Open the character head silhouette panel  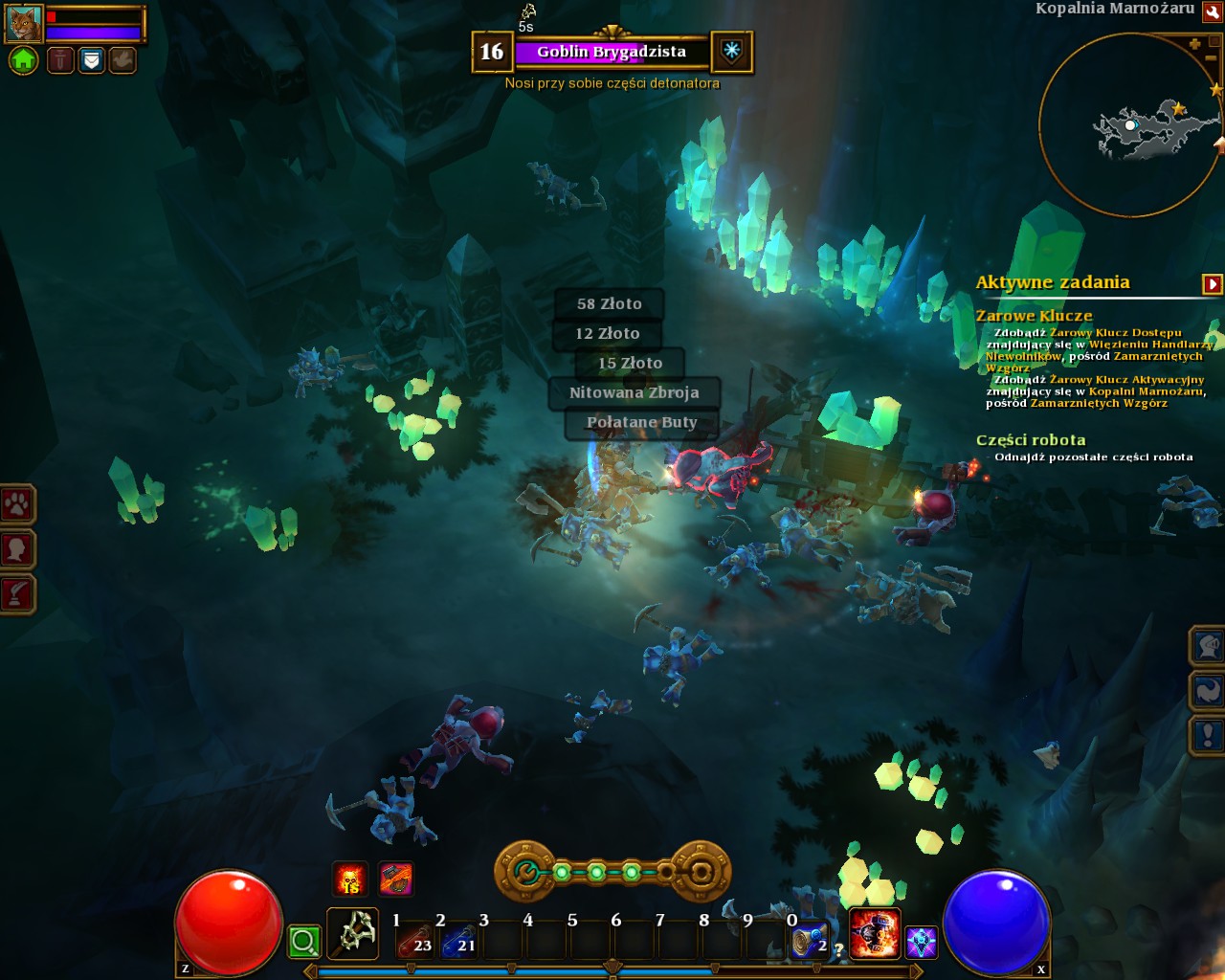17,548
